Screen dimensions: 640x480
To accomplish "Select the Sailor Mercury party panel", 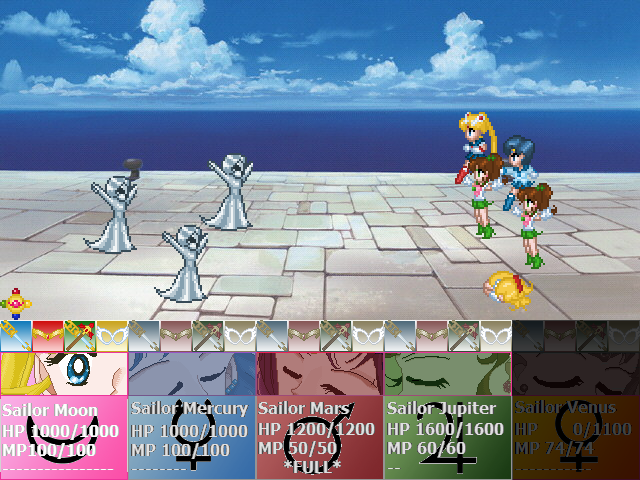I will pyautogui.click(x=192, y=415).
